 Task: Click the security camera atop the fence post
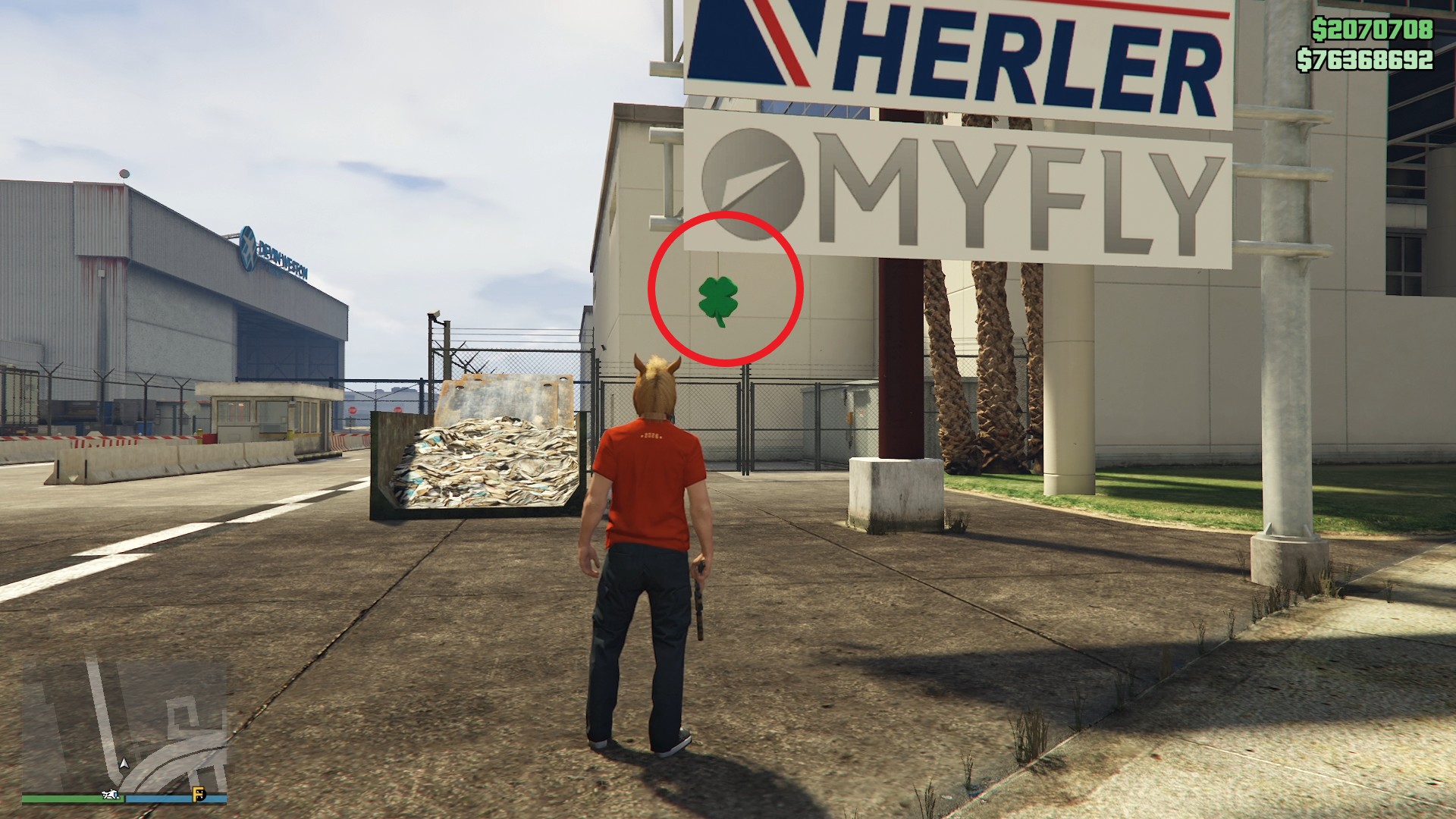pyautogui.click(x=435, y=314)
